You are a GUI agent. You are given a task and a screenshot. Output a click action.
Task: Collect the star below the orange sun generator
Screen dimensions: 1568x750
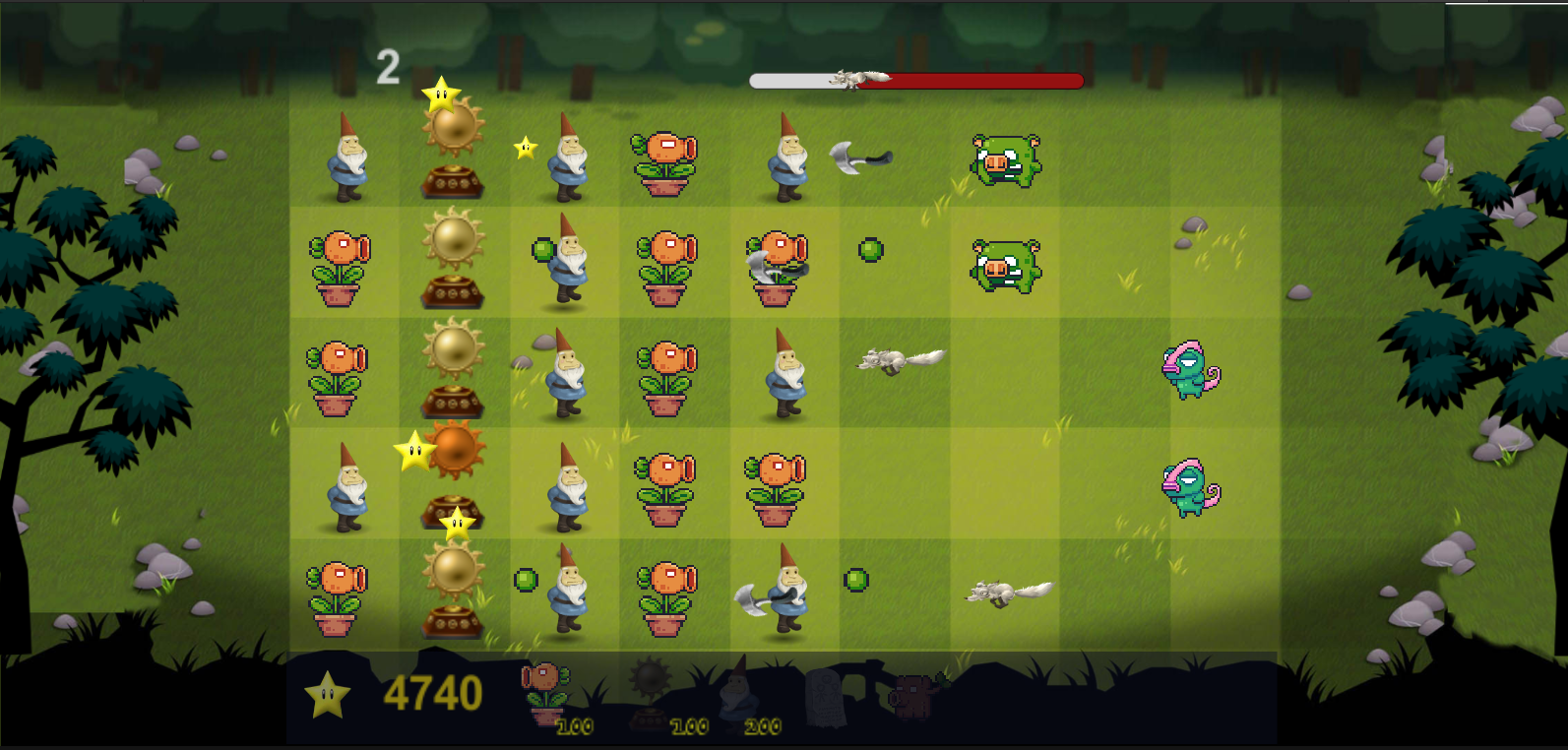click(456, 522)
